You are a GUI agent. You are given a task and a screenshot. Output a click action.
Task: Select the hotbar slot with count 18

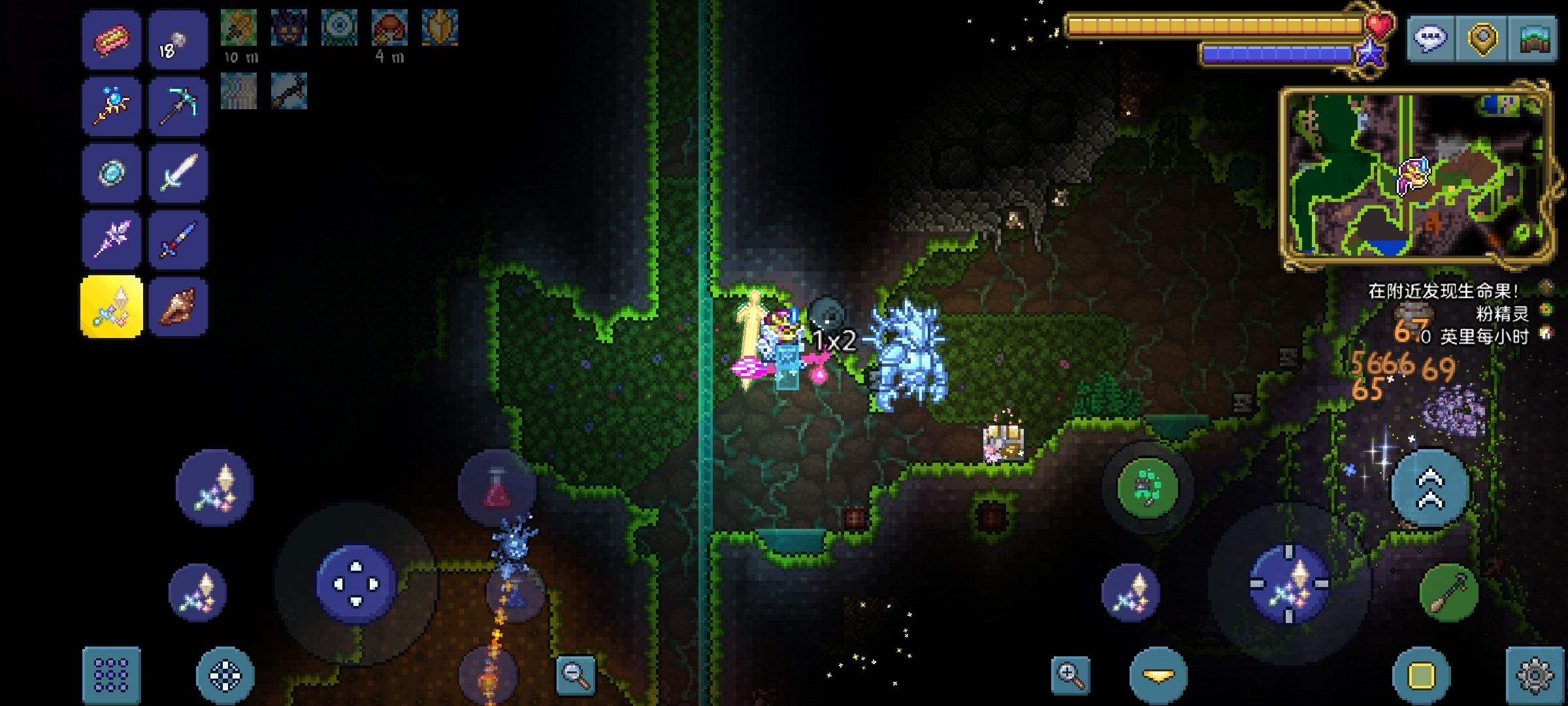coord(178,39)
